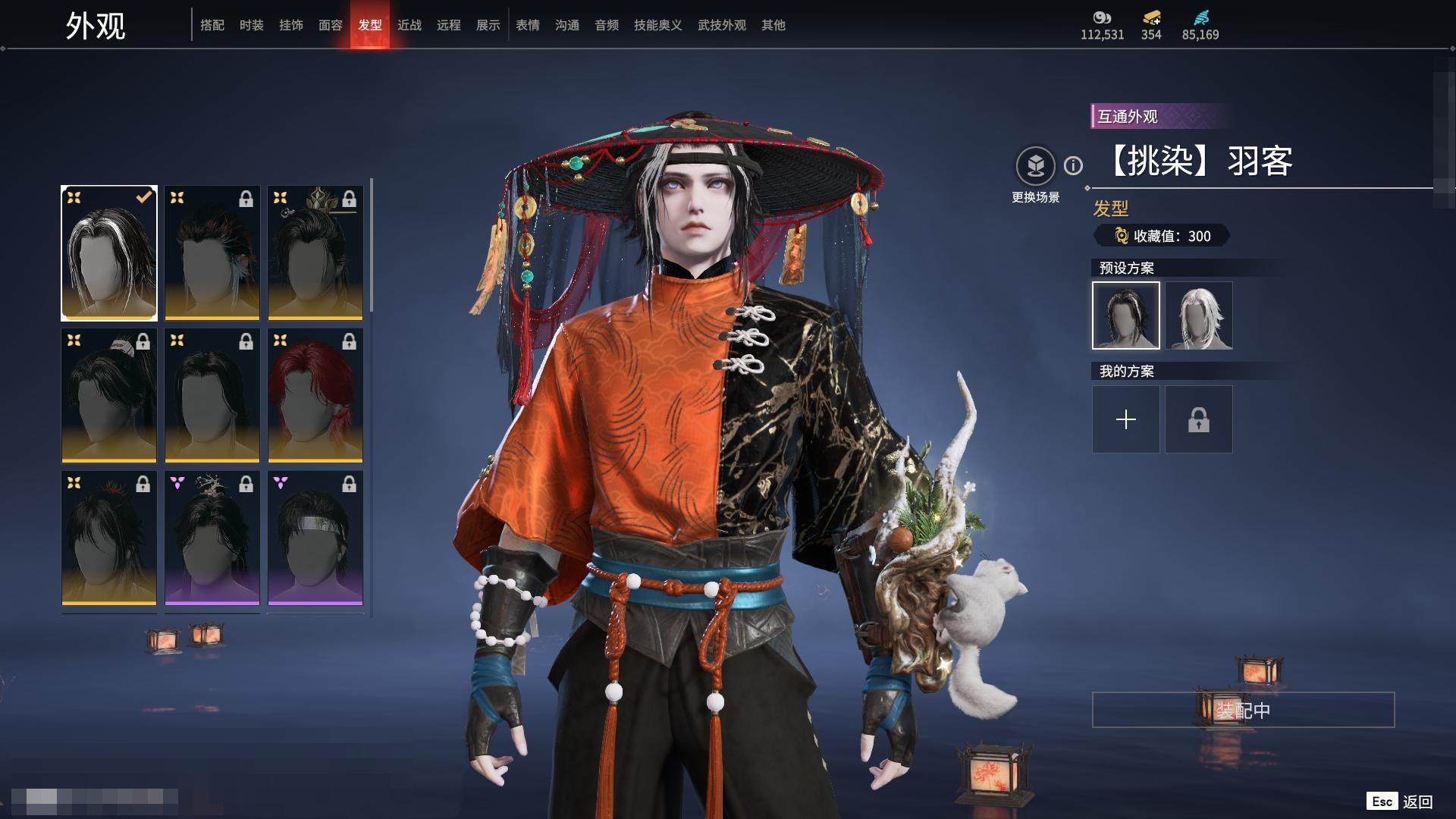Switch to the 远程 ranged tab
The image size is (1456, 819).
coord(449,25)
